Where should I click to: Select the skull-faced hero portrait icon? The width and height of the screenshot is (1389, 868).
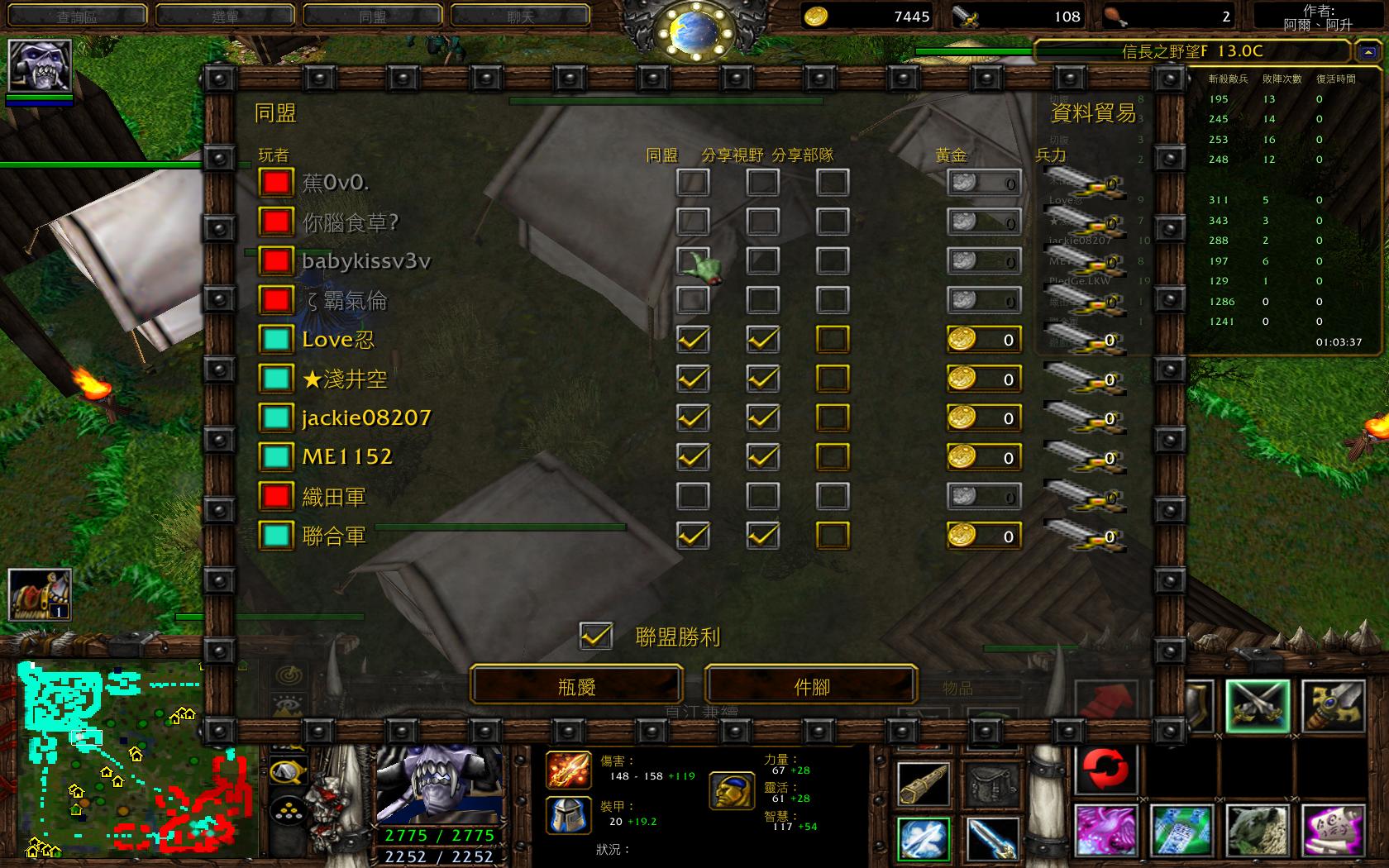(x=40, y=65)
